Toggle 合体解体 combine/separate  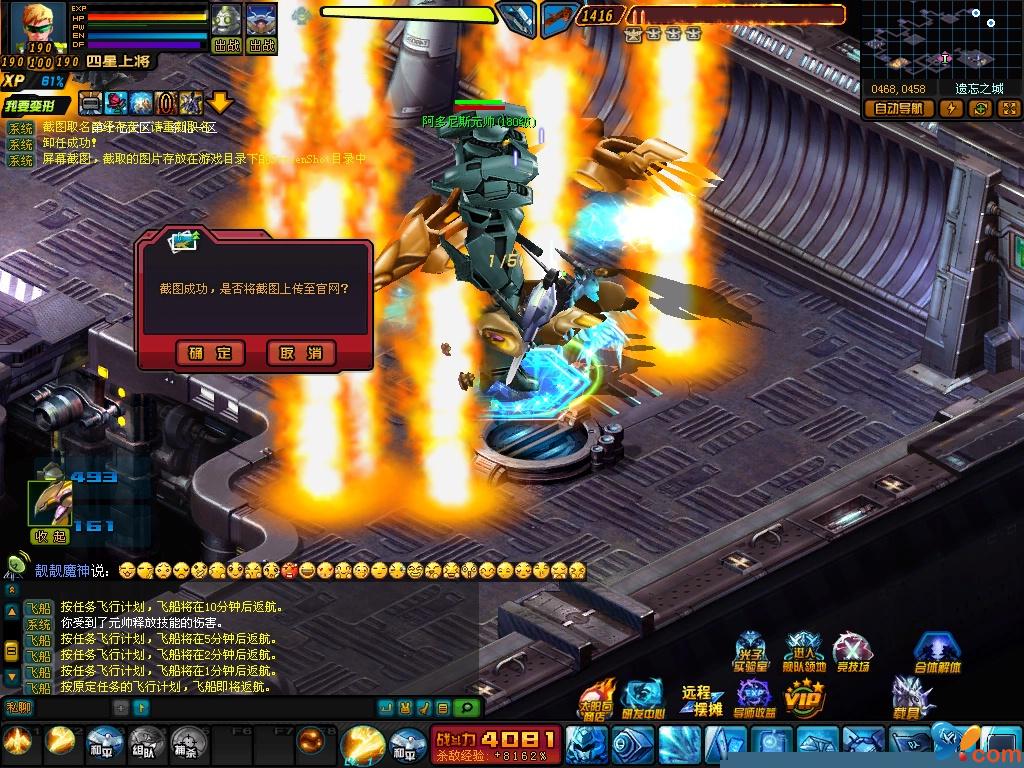(x=937, y=653)
